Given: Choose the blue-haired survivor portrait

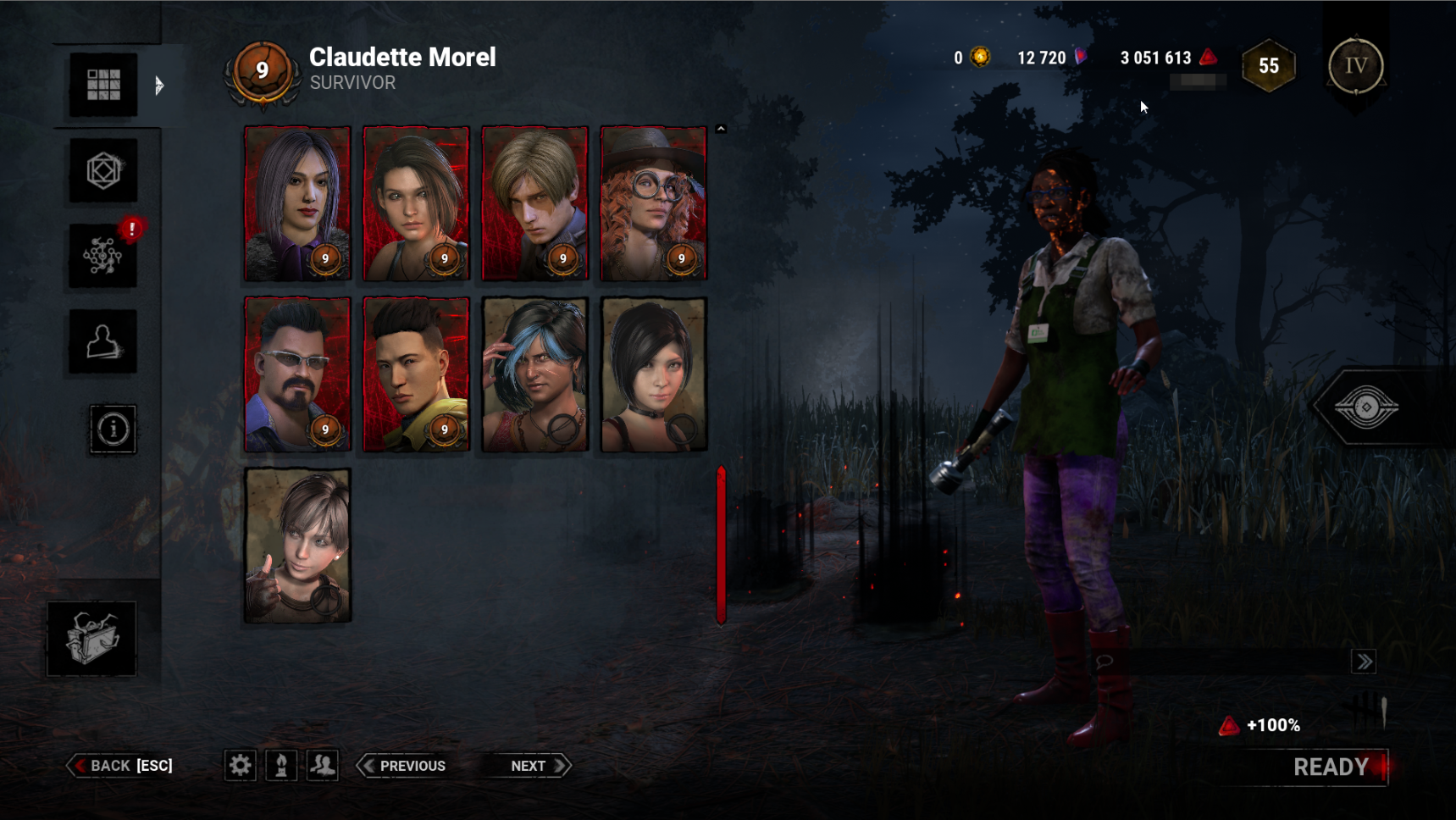Looking at the screenshot, I should [x=534, y=374].
